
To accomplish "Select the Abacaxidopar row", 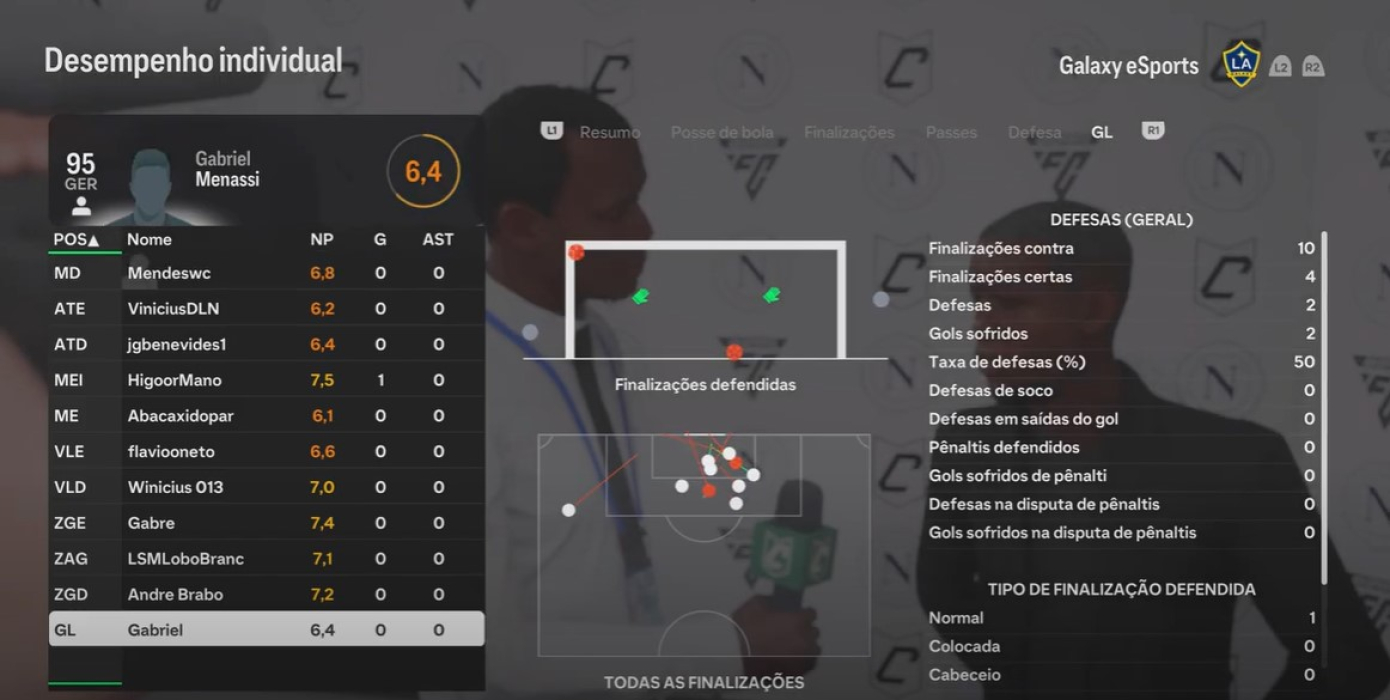I will (266, 416).
